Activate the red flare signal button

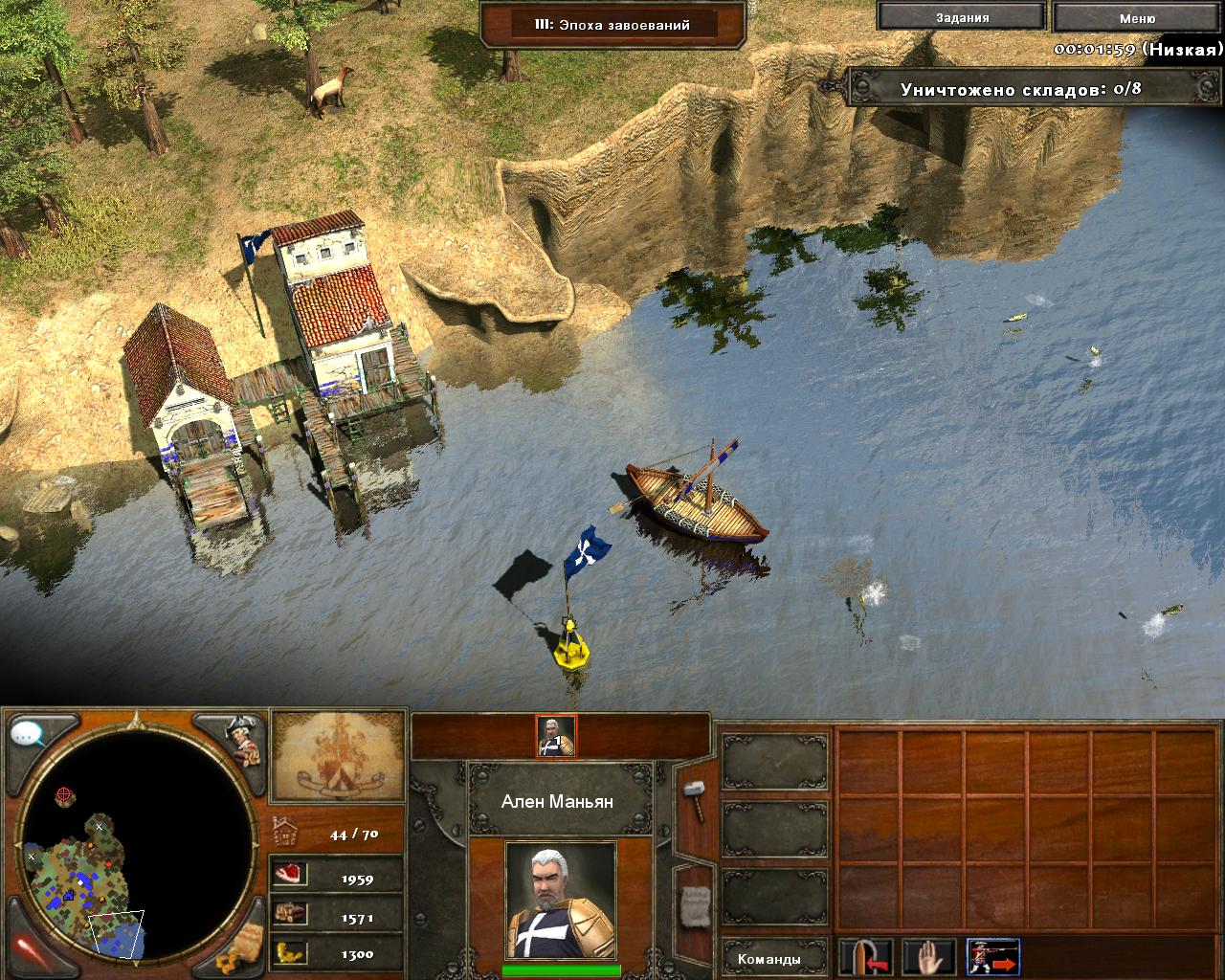29,947
